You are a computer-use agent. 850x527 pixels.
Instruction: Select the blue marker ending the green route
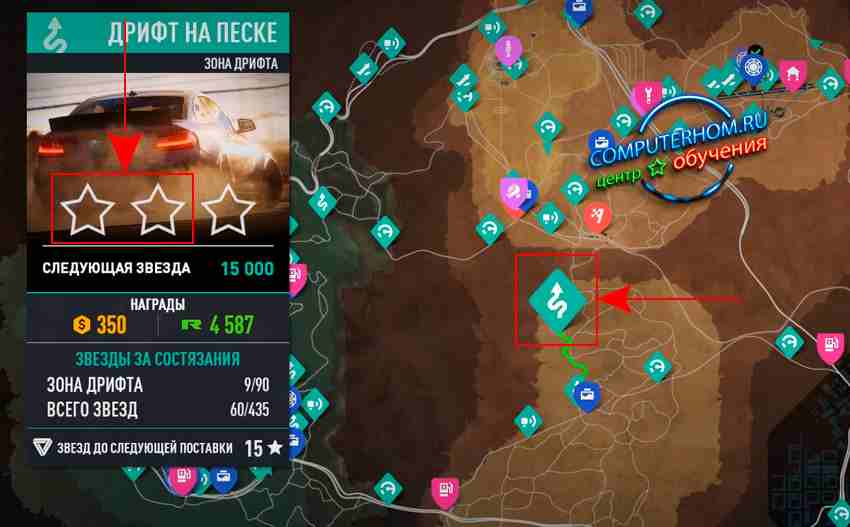[x=588, y=394]
